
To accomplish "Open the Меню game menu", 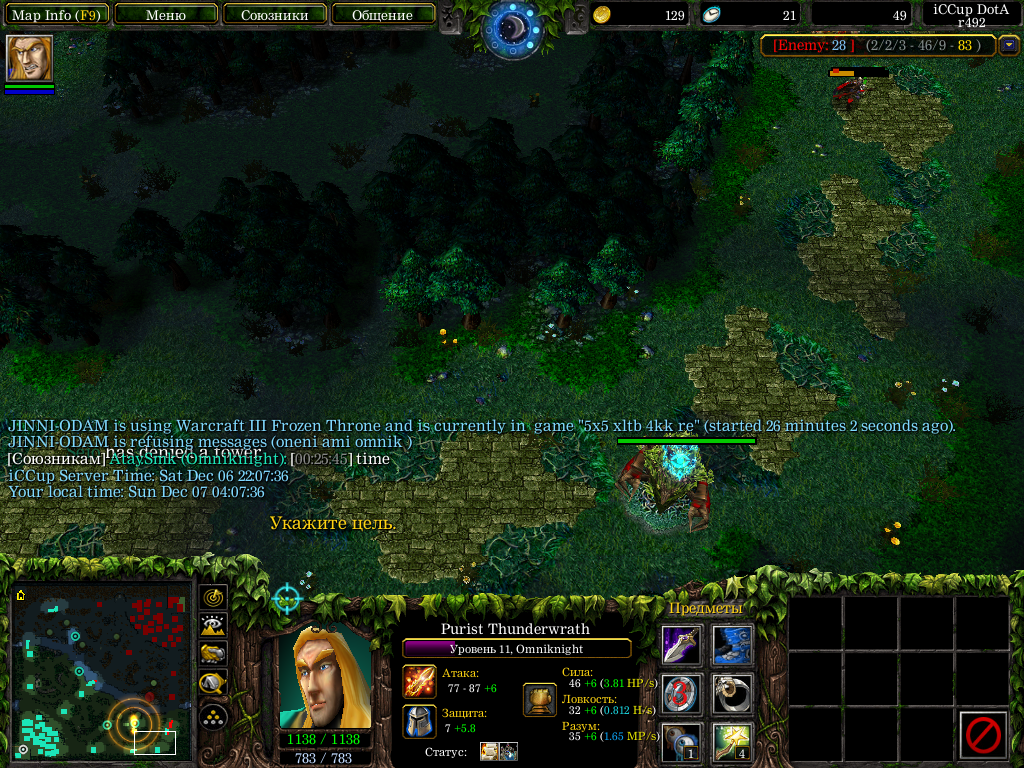I will (166, 15).
